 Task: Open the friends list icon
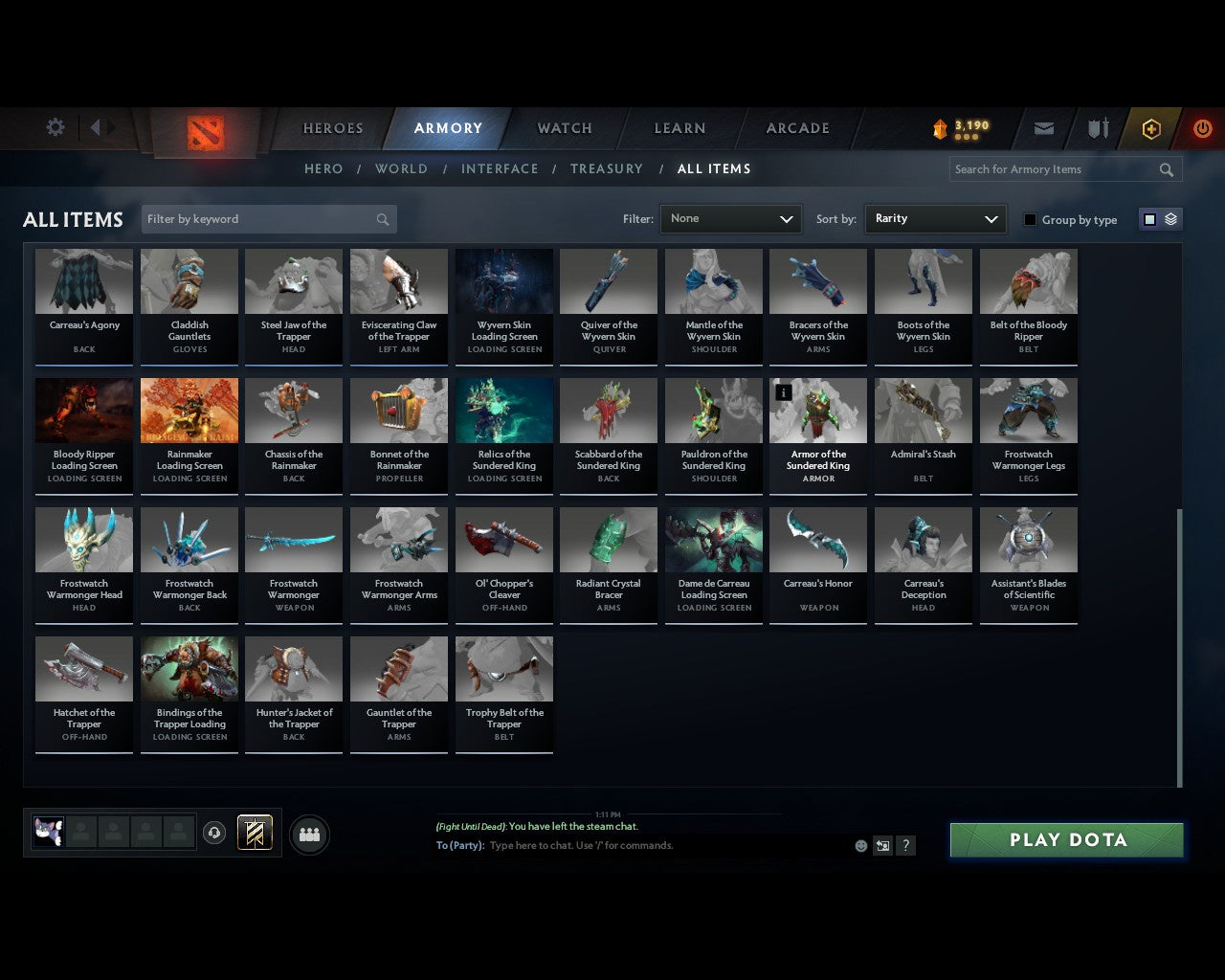point(308,833)
